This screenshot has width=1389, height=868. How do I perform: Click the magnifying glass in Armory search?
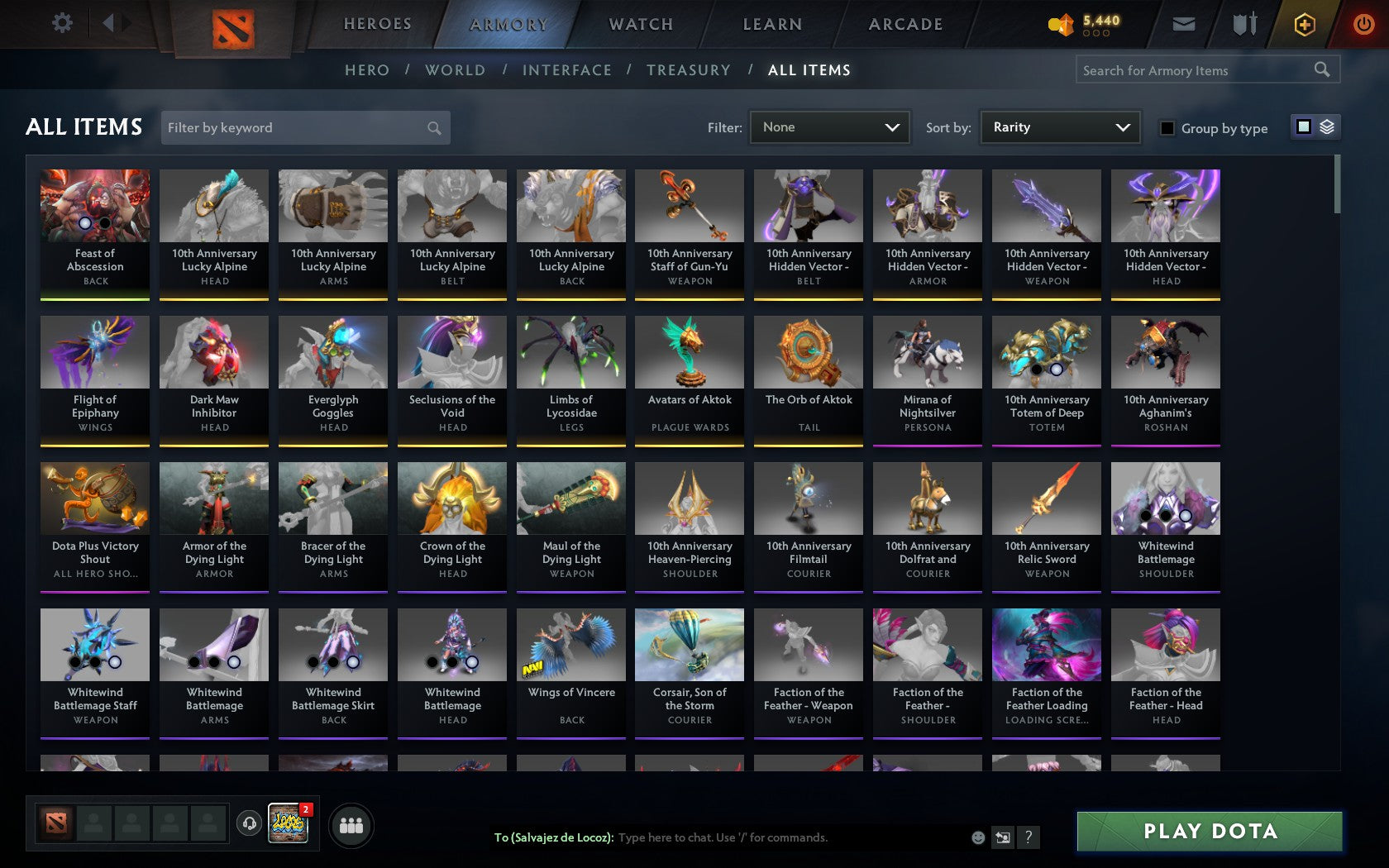tap(1320, 70)
